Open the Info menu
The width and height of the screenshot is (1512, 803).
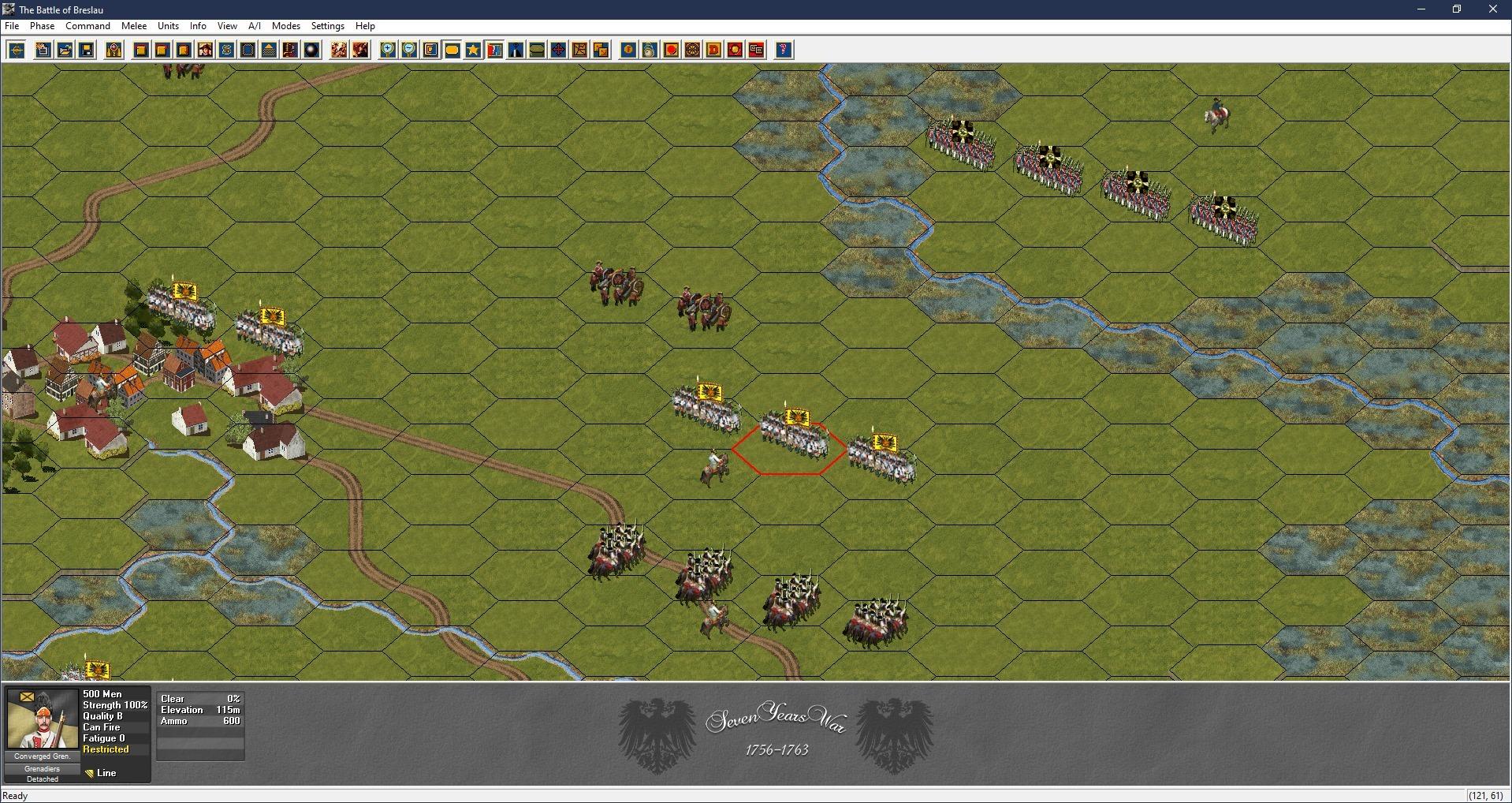click(x=198, y=26)
